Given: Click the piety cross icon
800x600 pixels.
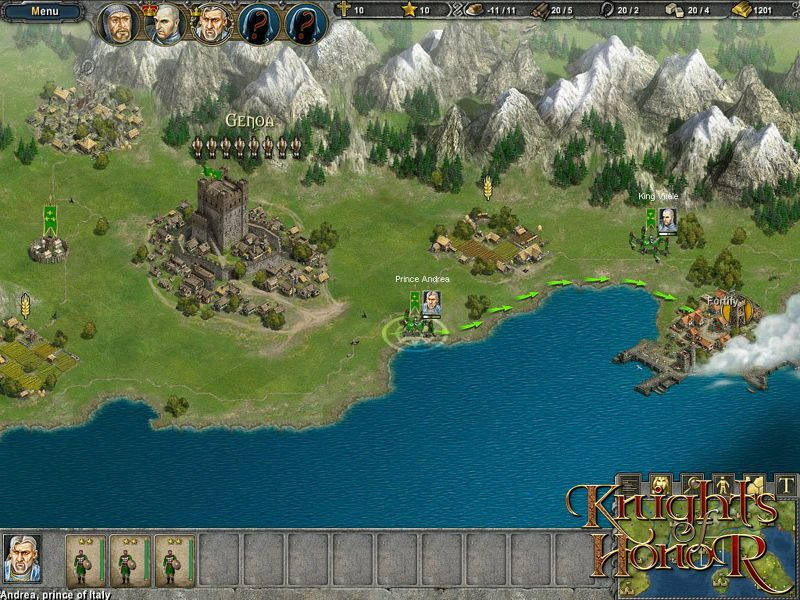Looking at the screenshot, I should click(x=344, y=10).
